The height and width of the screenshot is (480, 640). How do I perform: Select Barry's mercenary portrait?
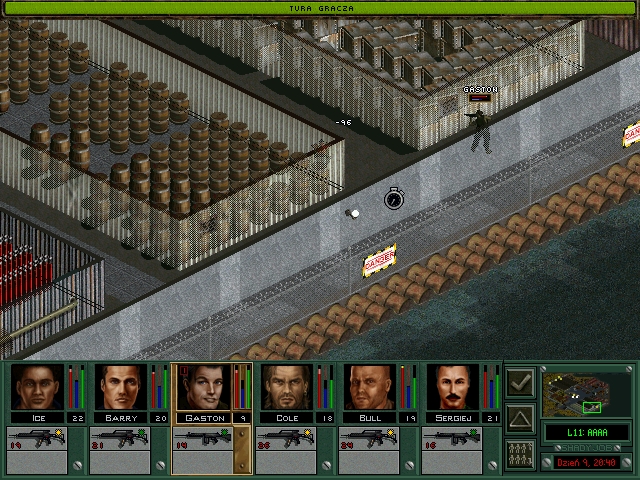tap(120, 387)
